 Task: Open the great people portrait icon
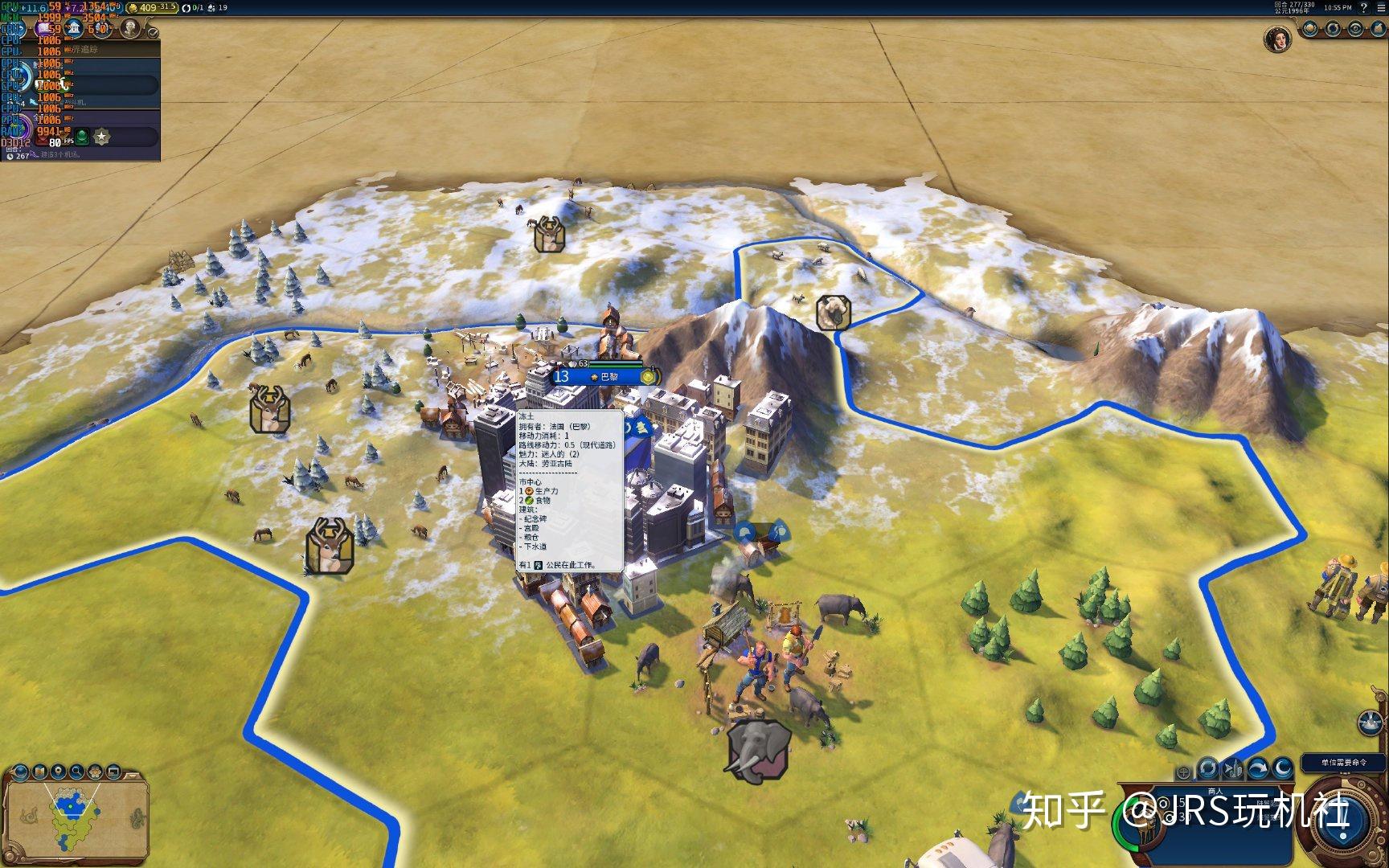pos(129,29)
